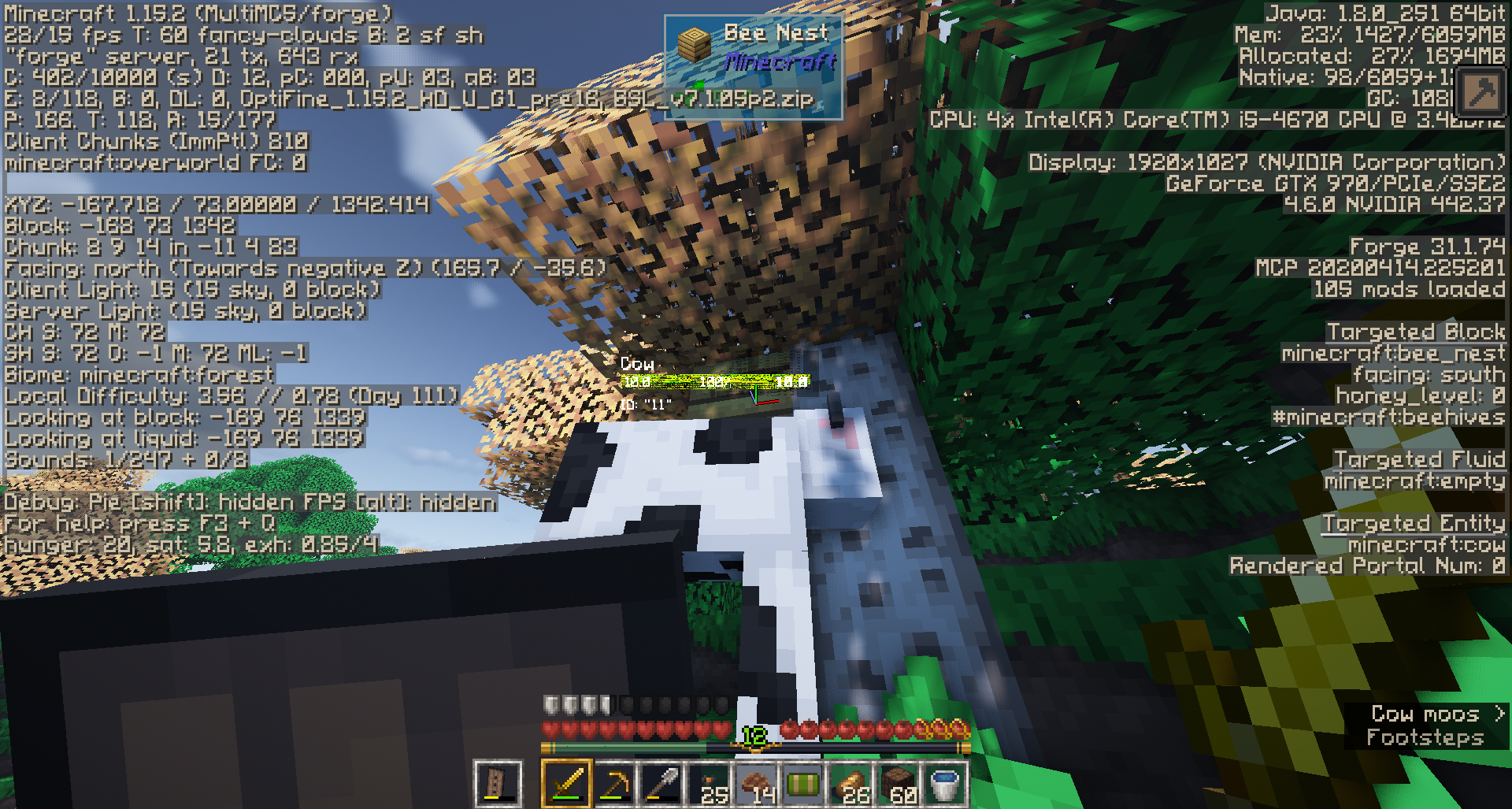
Task: Select the water bucket hotbar slot
Action: [945, 784]
